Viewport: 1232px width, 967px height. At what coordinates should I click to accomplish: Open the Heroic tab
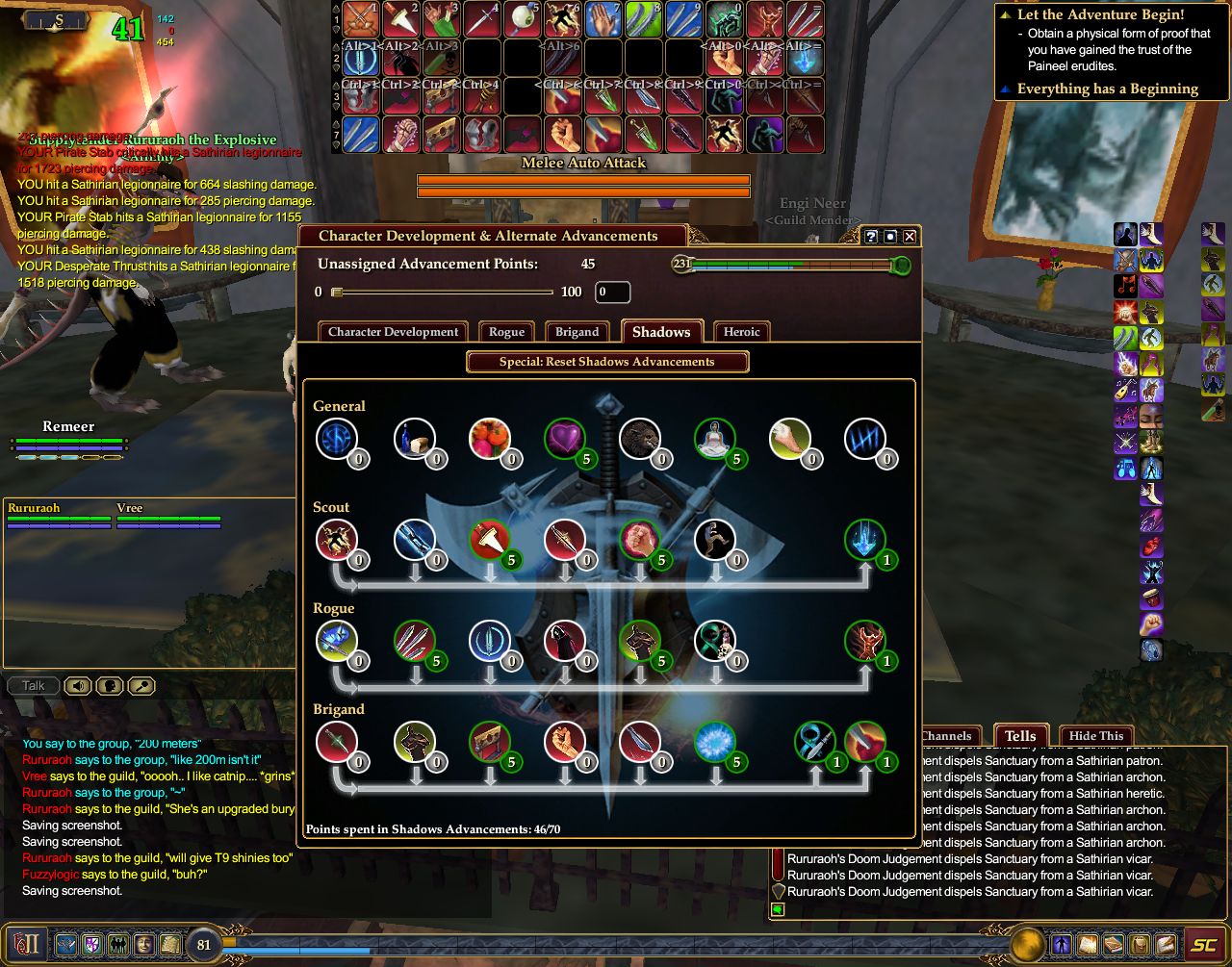741,332
